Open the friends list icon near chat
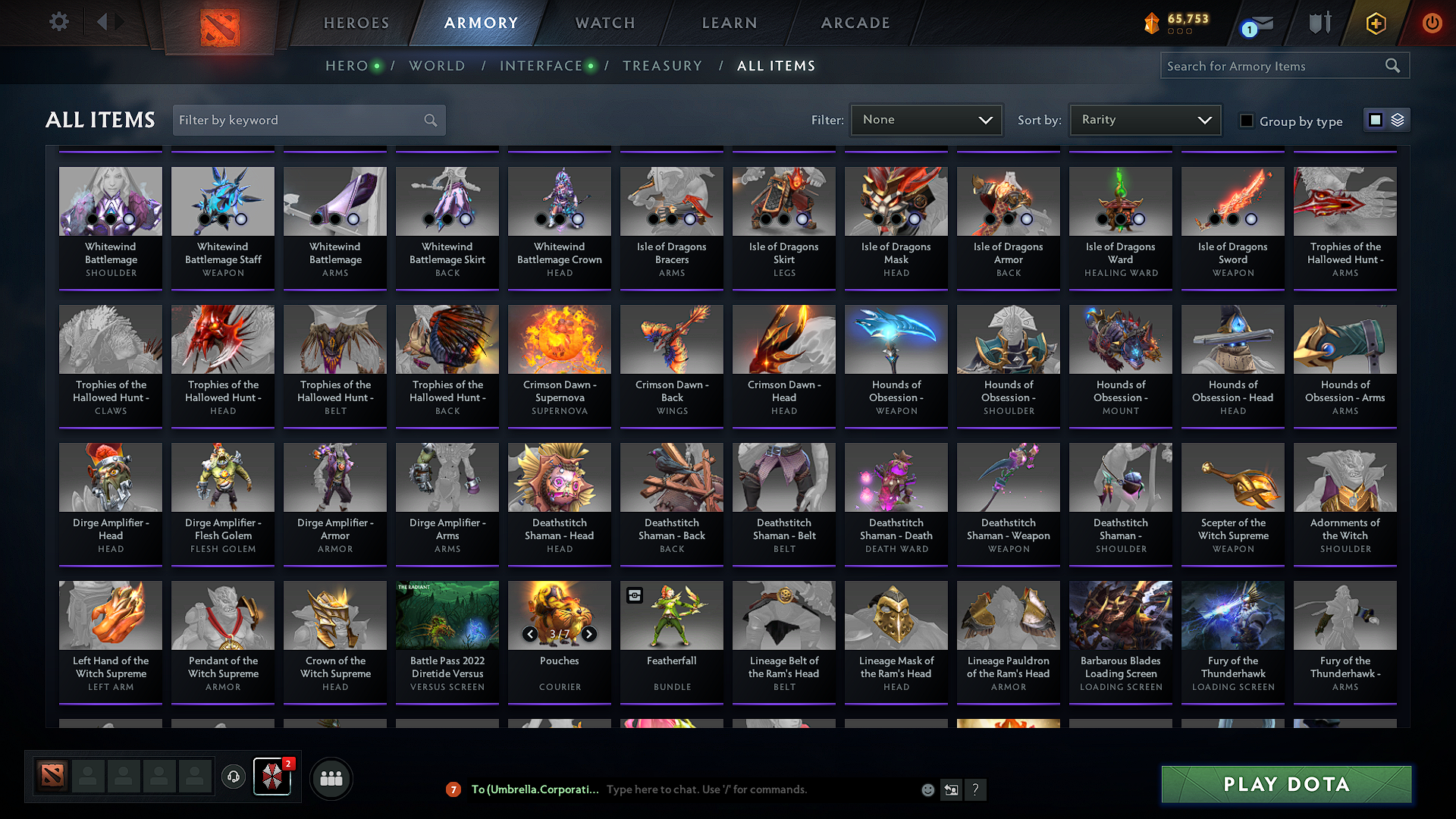This screenshot has height=819, width=1456. click(331, 778)
